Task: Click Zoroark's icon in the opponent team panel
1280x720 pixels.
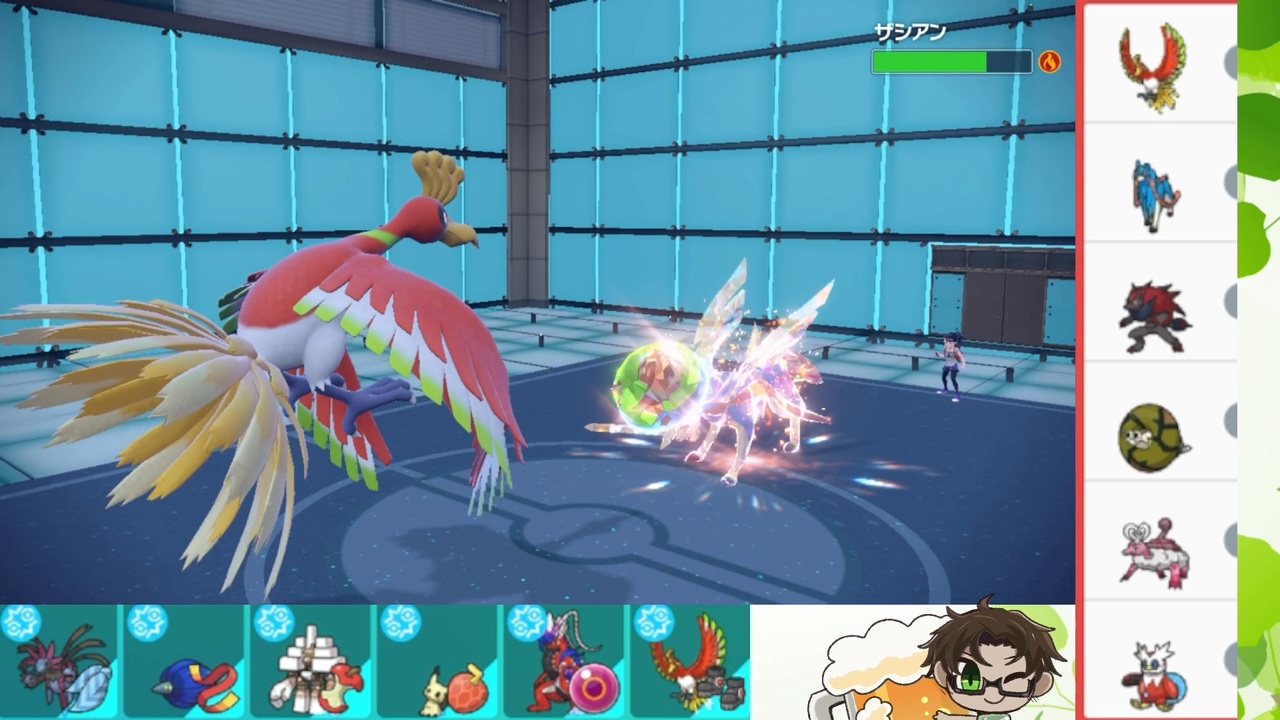Action: (x=1155, y=312)
